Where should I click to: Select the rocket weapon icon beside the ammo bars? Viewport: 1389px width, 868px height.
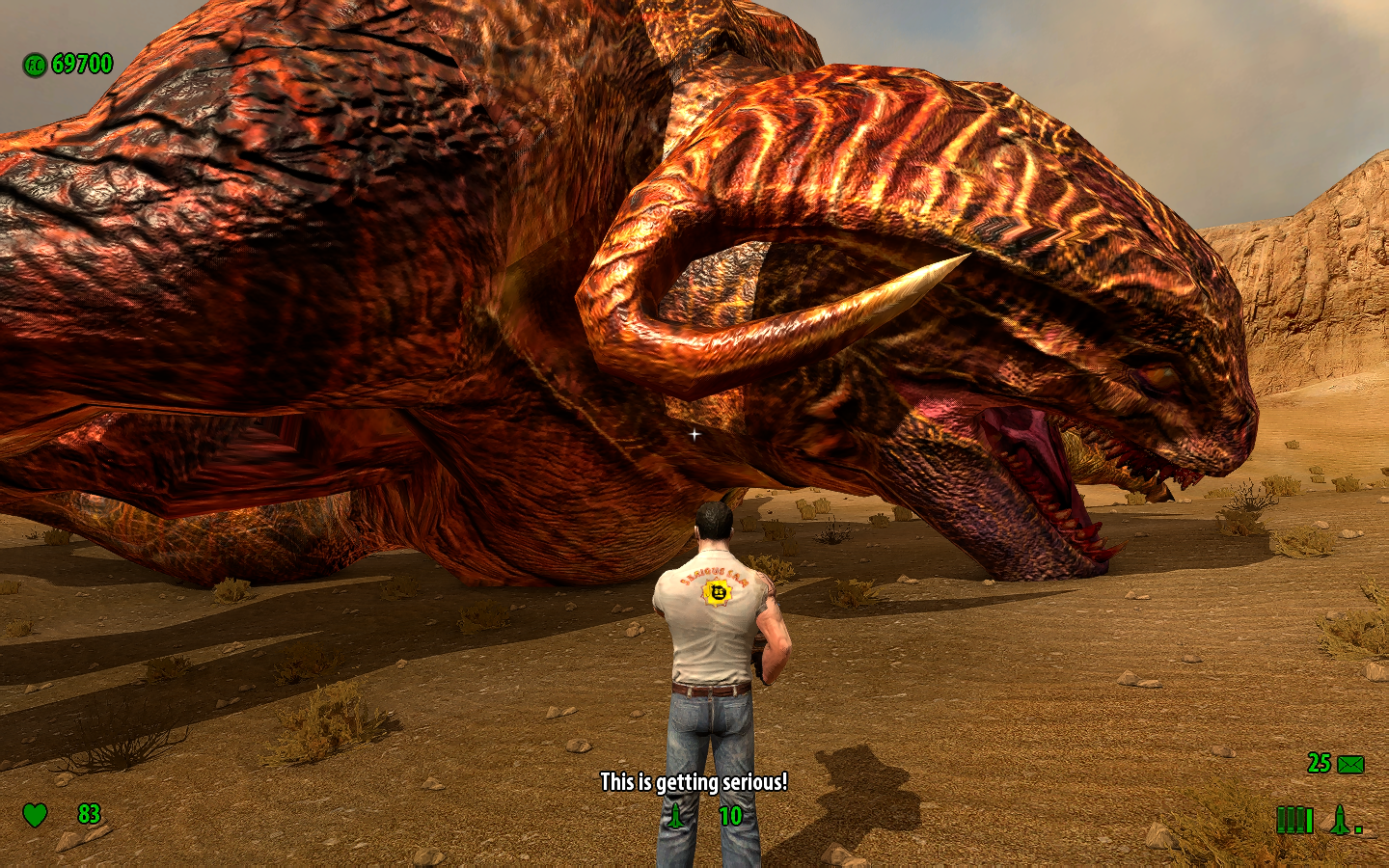point(1341,820)
